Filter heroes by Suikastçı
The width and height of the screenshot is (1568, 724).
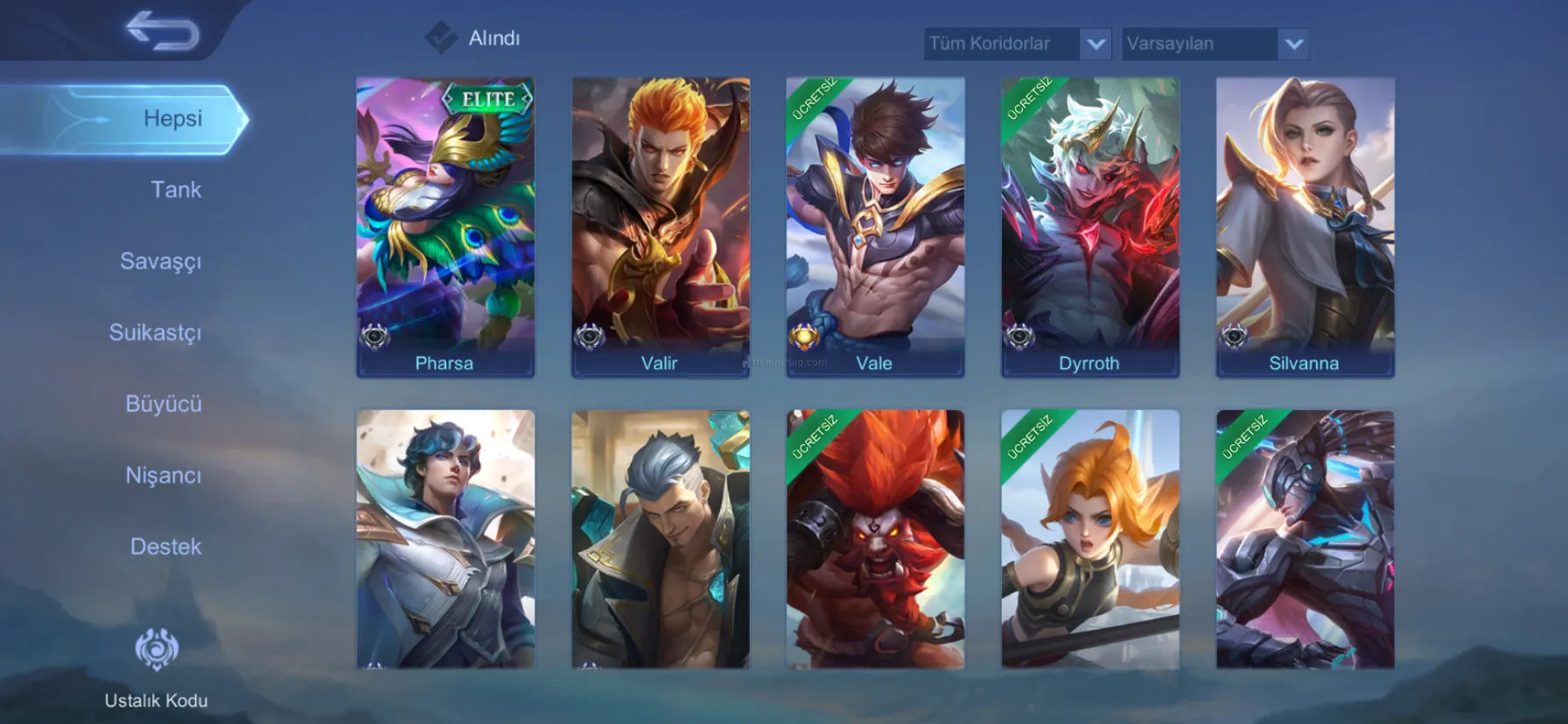[x=156, y=332]
